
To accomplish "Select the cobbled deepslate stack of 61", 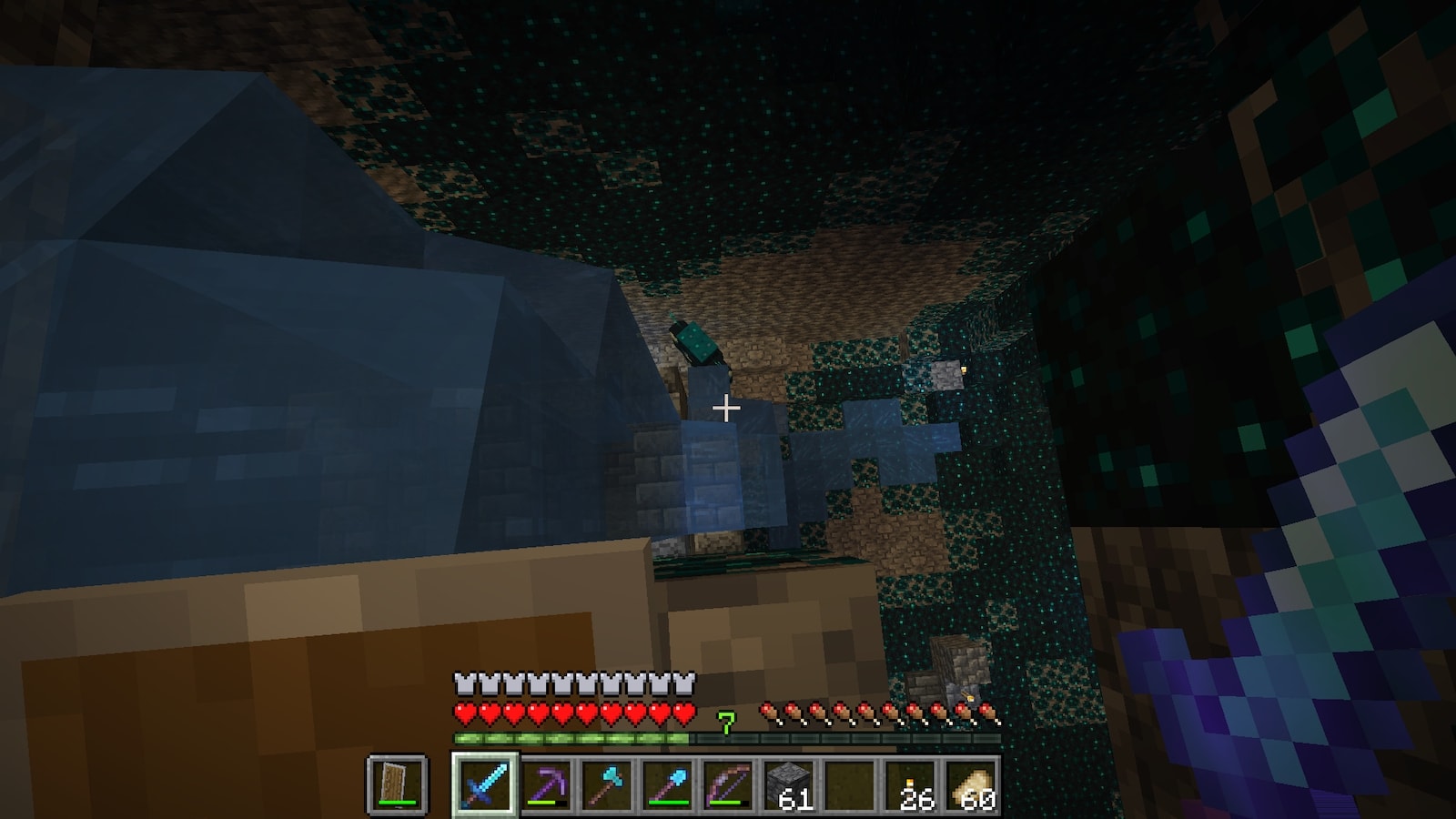I will pyautogui.click(x=790, y=784).
